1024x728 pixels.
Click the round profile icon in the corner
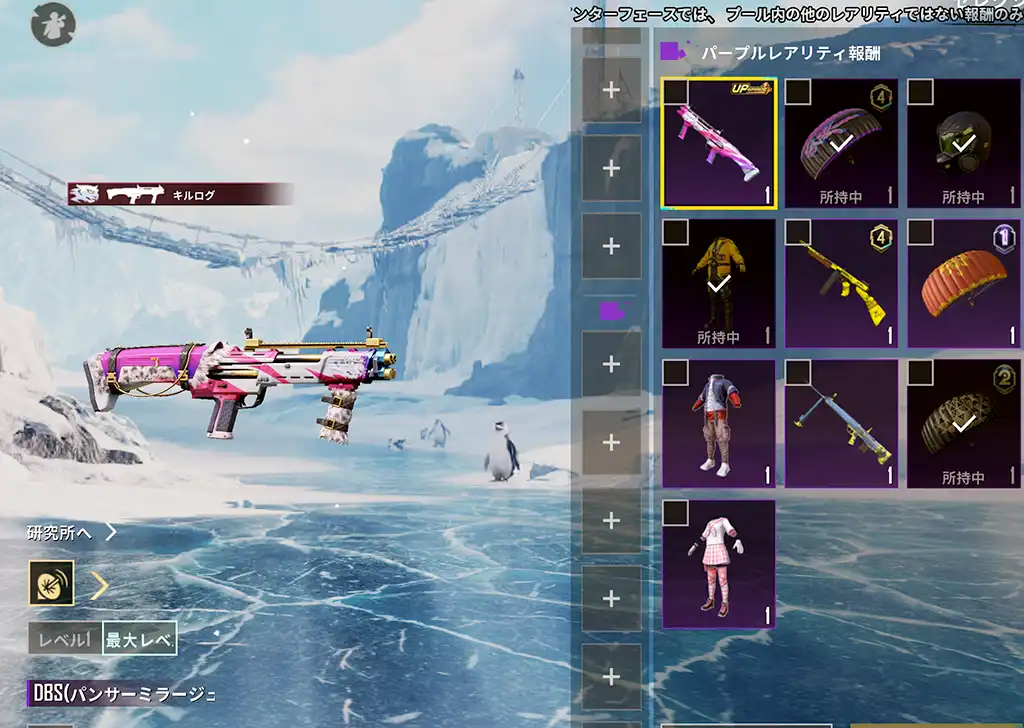[52, 23]
